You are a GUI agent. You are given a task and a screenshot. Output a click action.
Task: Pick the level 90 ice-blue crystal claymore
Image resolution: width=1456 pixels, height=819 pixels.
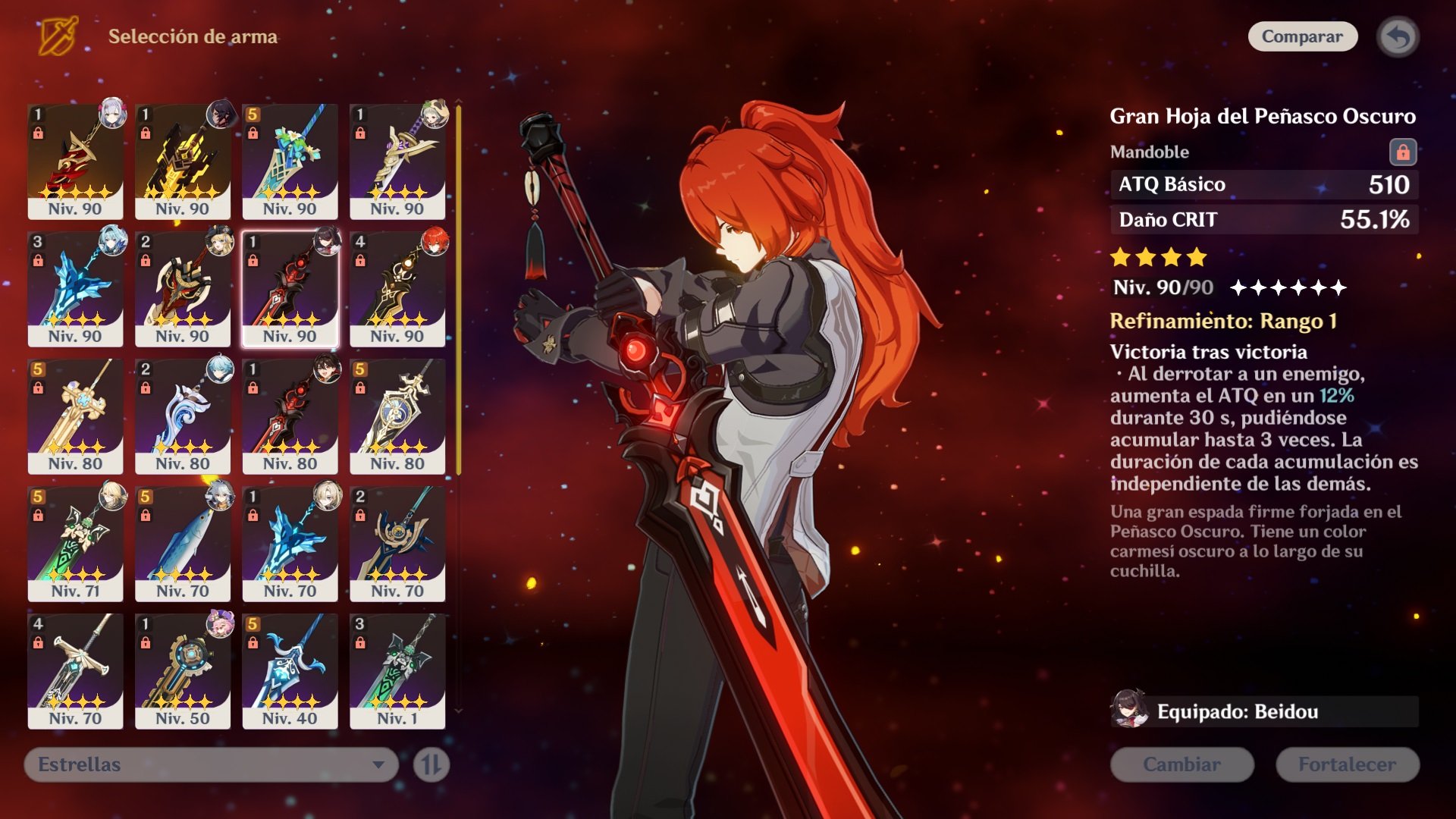tap(75, 288)
